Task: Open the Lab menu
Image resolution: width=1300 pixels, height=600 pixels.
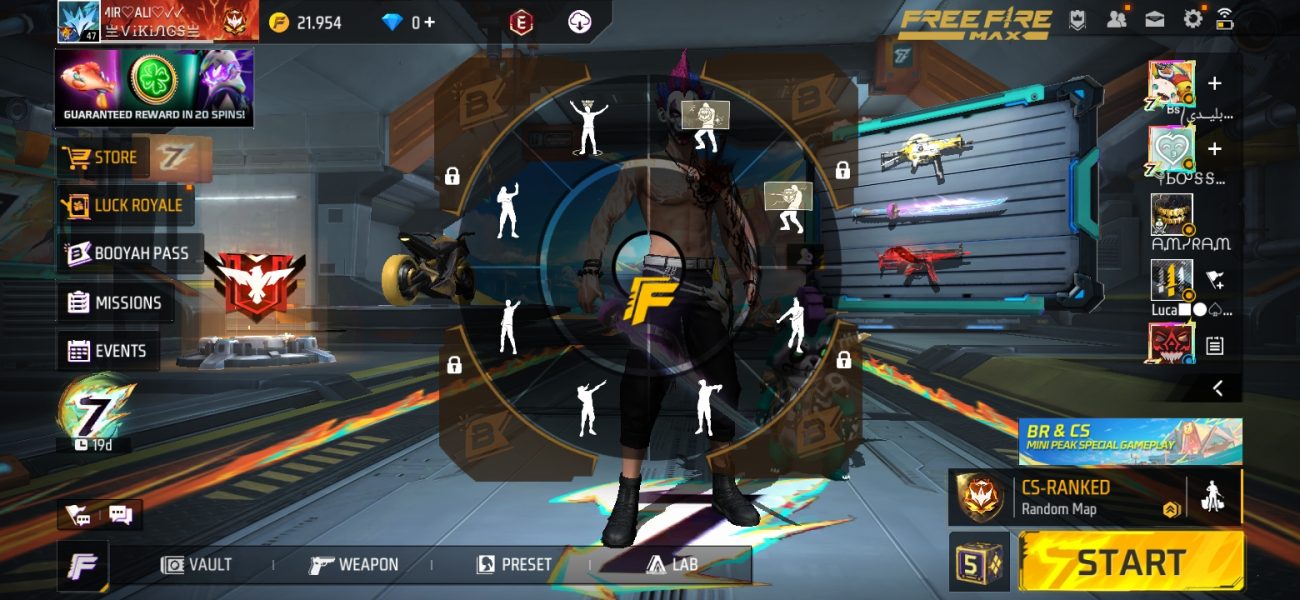Action: (672, 565)
